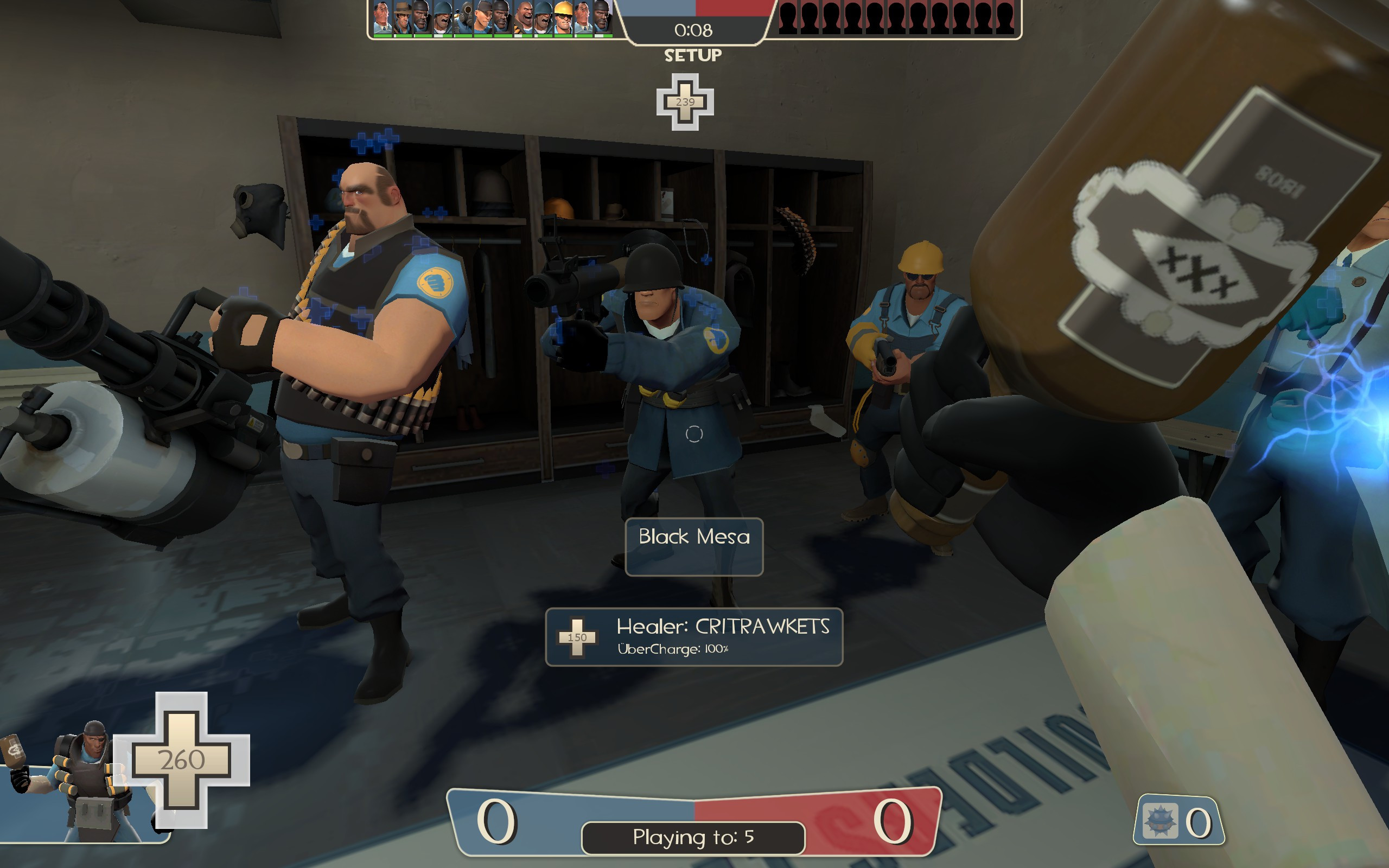Click the SETUP label below the timer

(693, 55)
